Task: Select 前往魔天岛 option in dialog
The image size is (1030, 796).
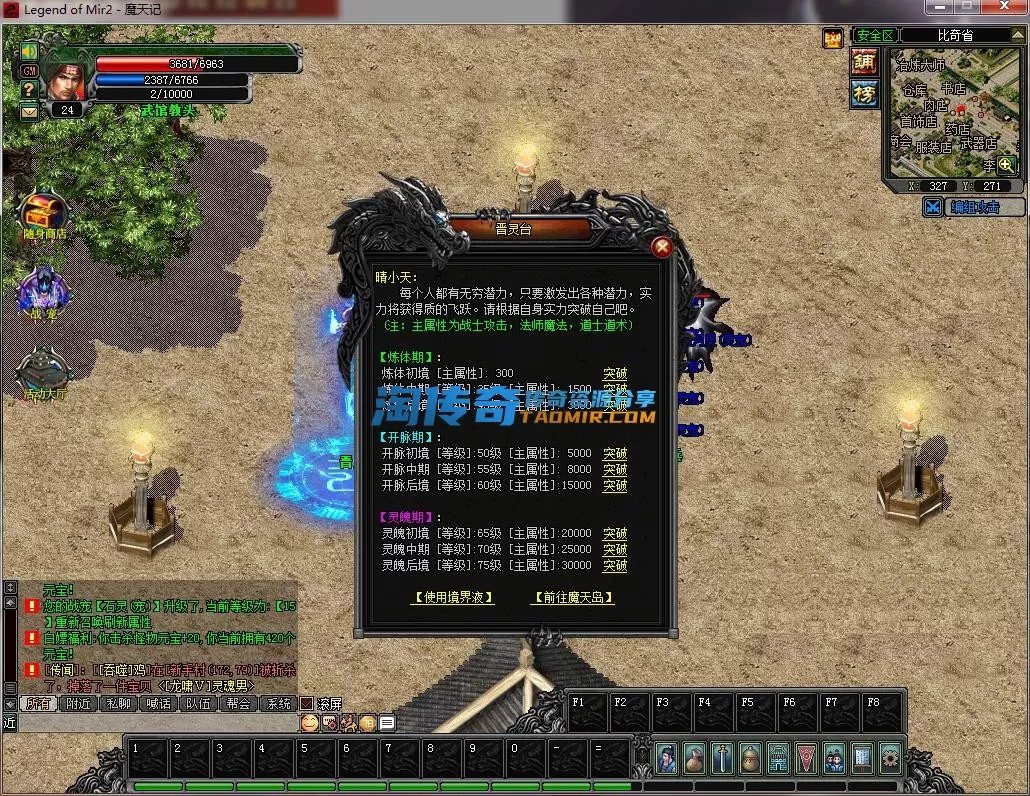Action: (x=572, y=598)
